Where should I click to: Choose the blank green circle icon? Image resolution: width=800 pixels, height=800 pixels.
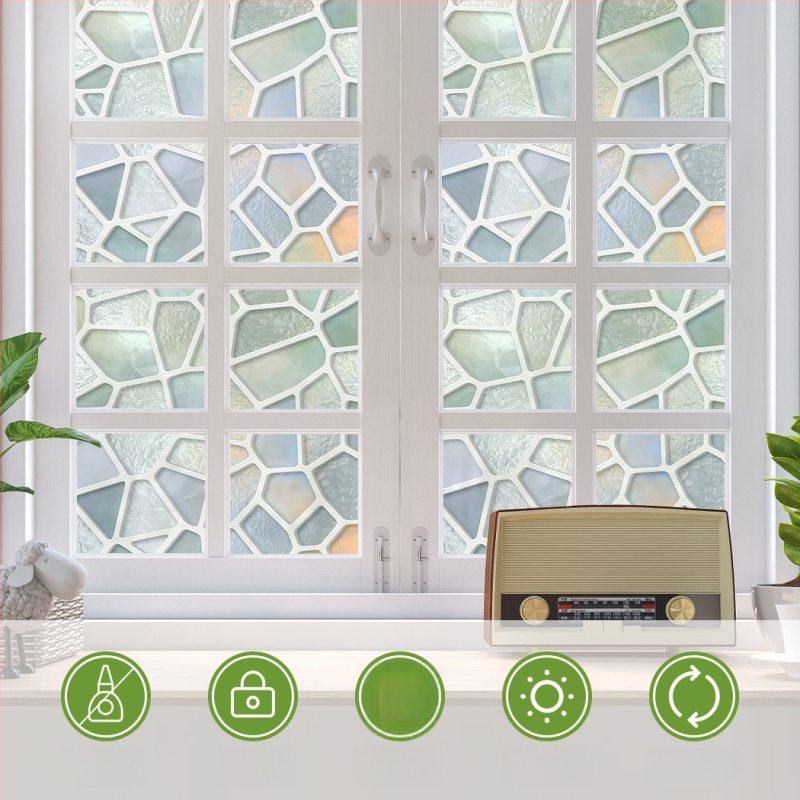click(x=400, y=696)
